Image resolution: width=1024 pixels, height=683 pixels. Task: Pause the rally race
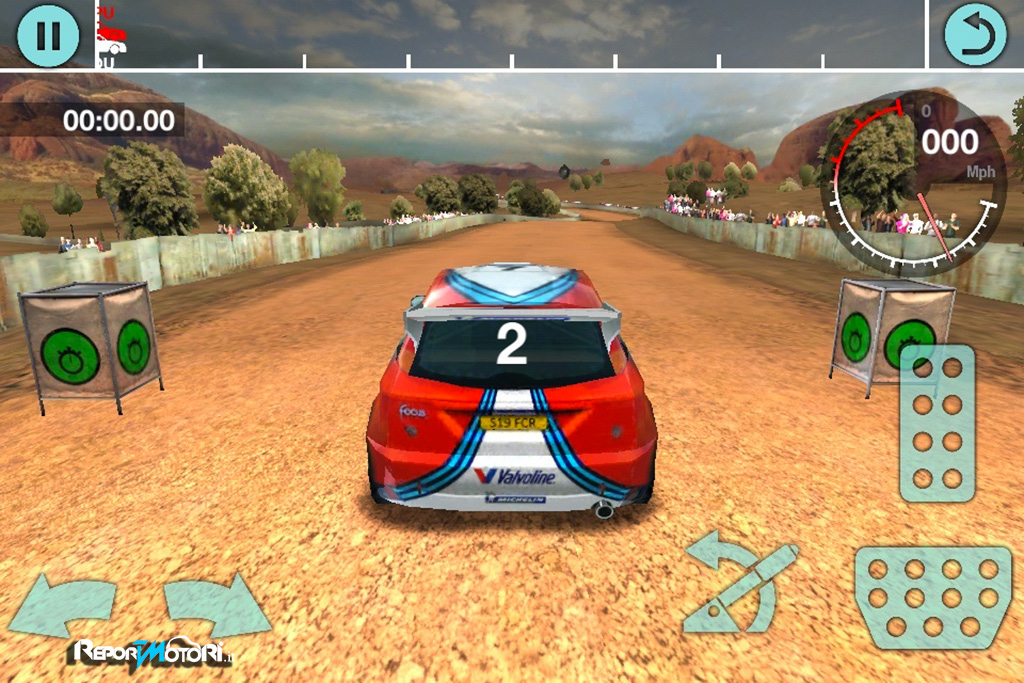click(47, 35)
